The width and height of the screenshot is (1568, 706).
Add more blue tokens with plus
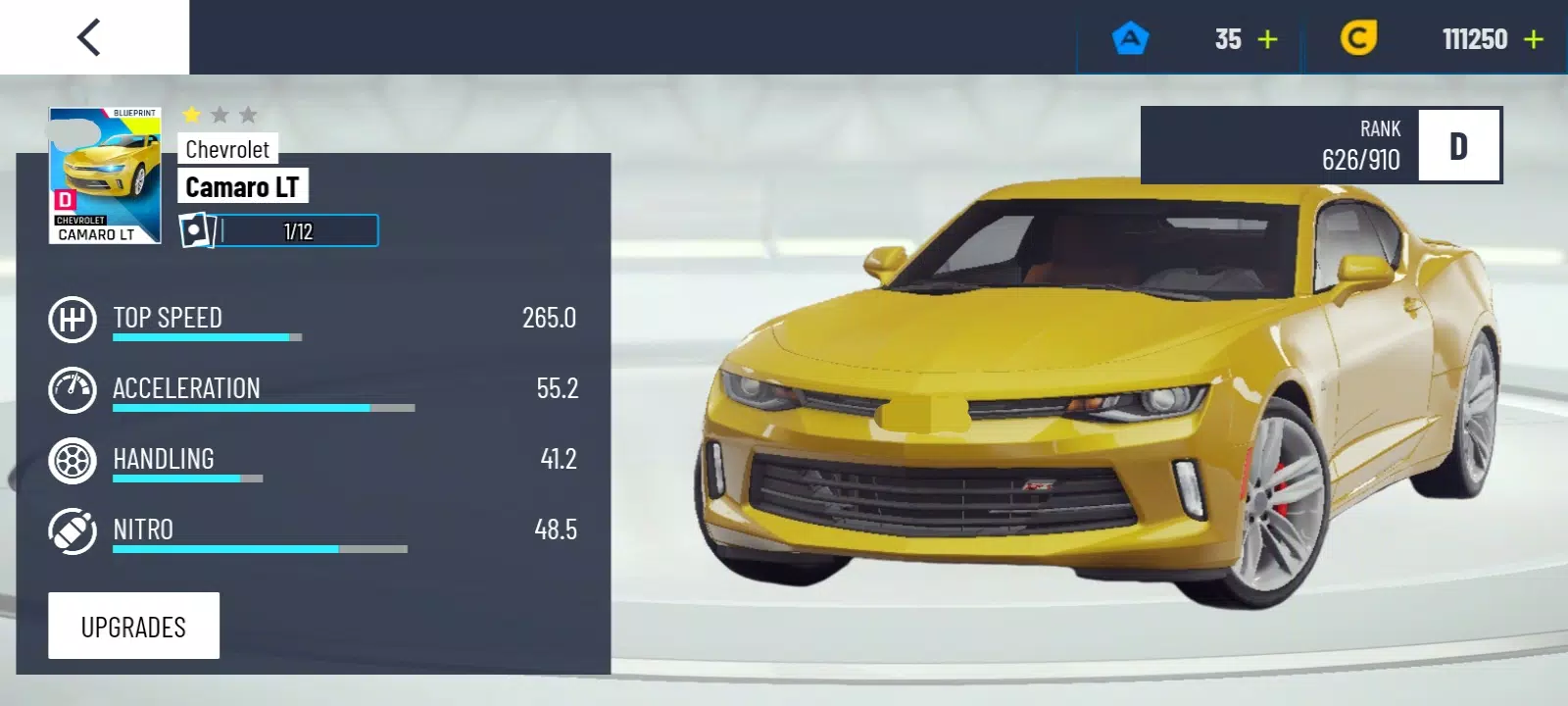click(1267, 39)
